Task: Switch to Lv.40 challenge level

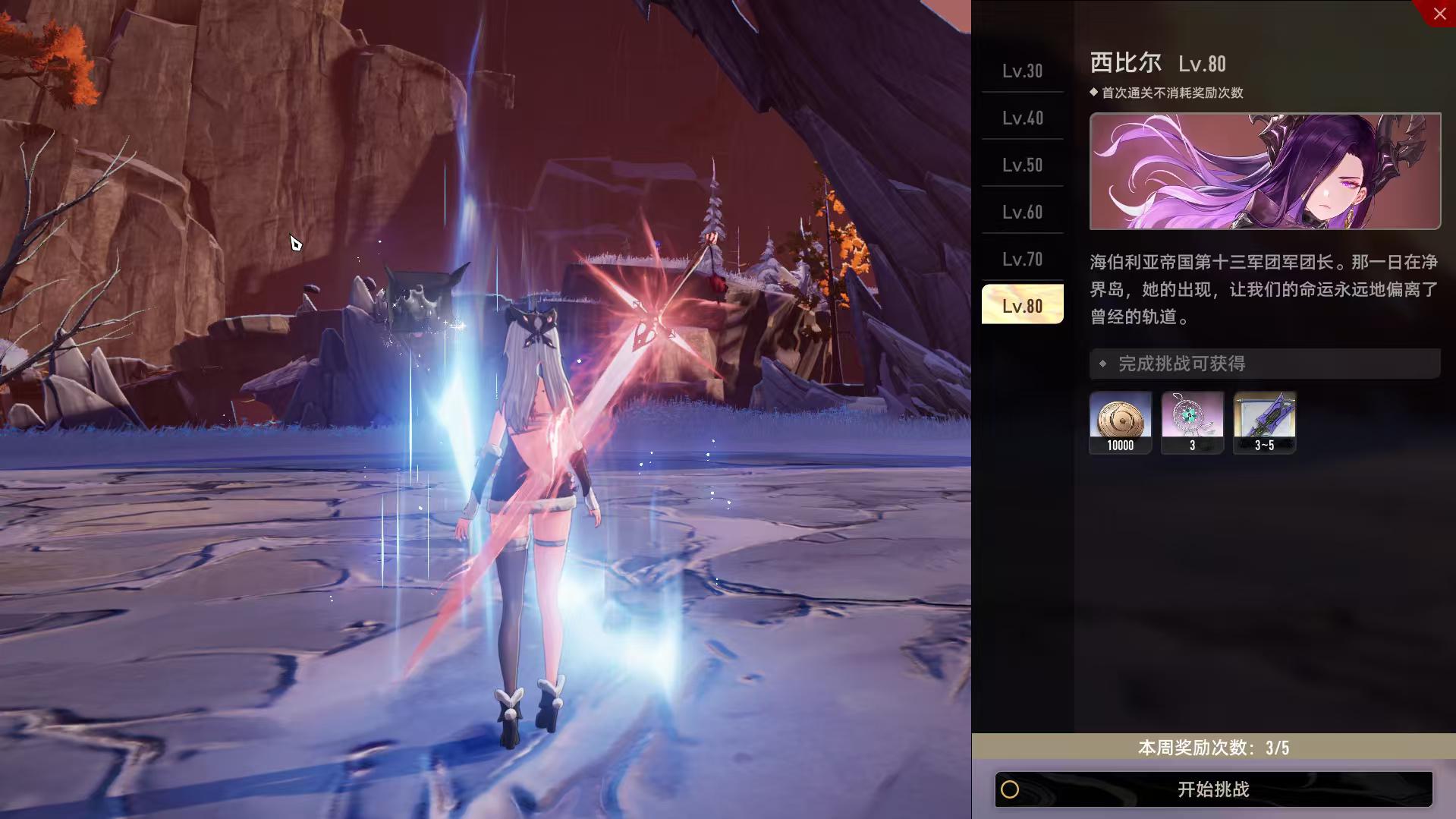Action: point(1022,118)
